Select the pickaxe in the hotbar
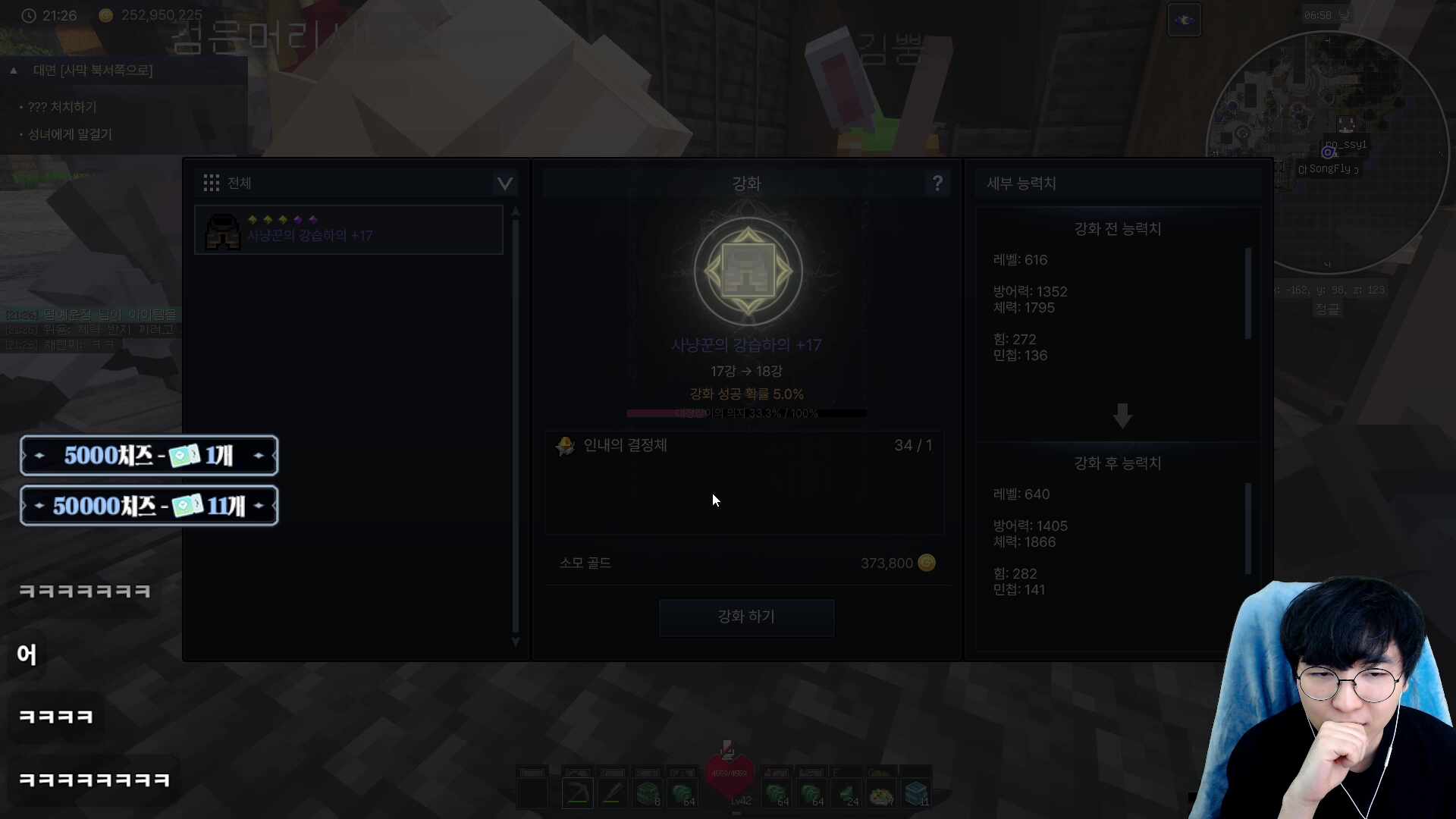1456x819 pixels. click(x=576, y=792)
